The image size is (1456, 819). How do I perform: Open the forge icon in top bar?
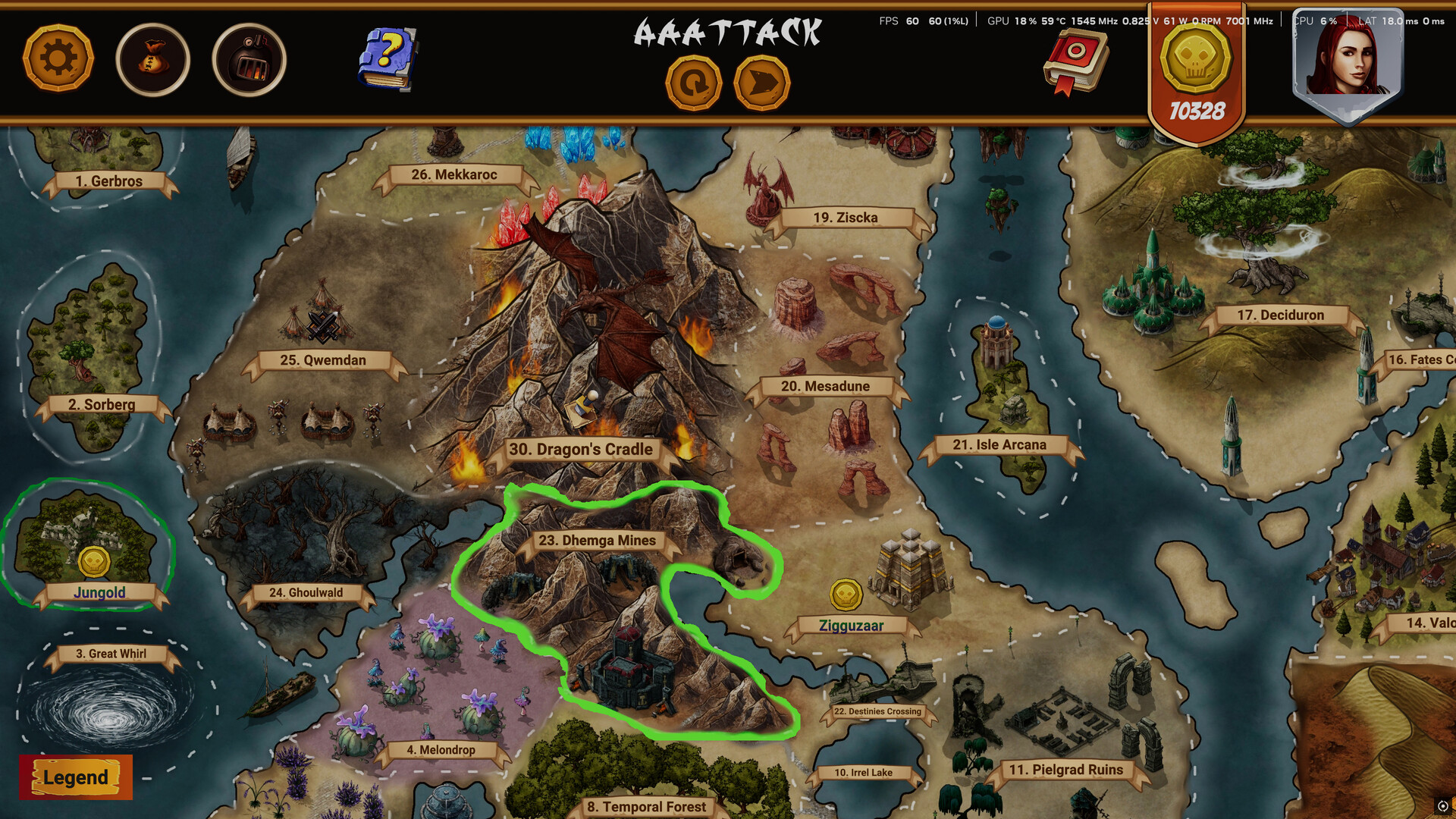point(249,59)
